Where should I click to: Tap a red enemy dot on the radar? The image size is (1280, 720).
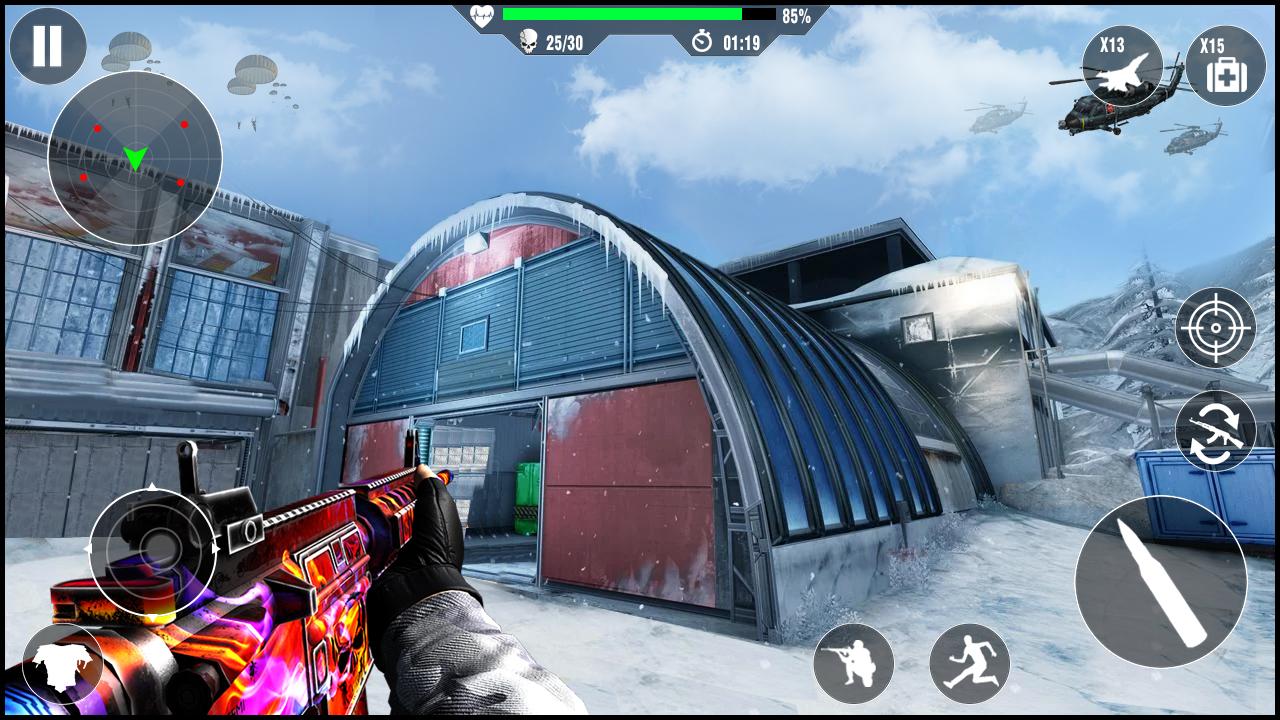[x=182, y=124]
